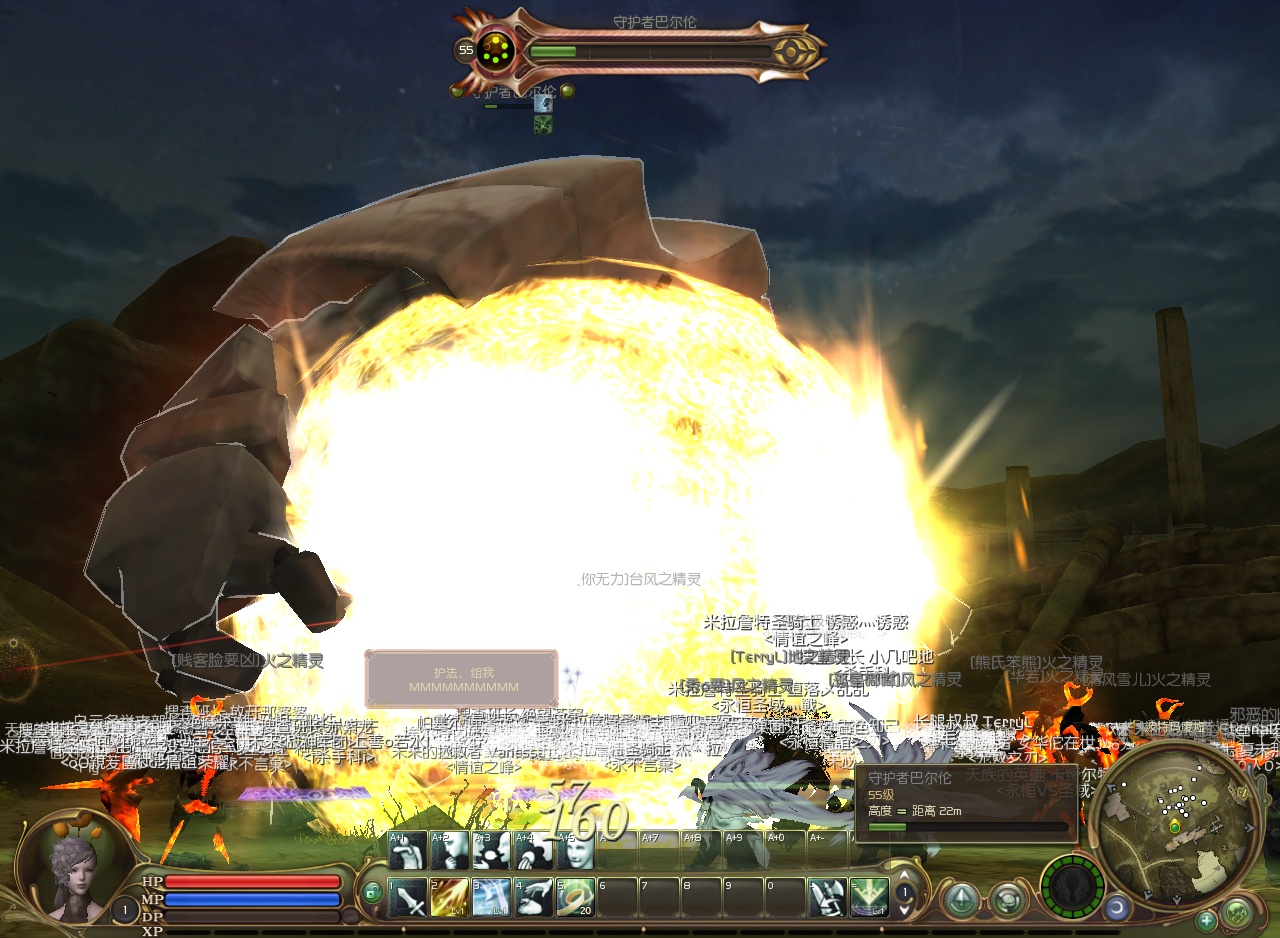Click the green plus button below minimap
Viewport: 1280px width, 938px height.
pyautogui.click(x=1207, y=920)
